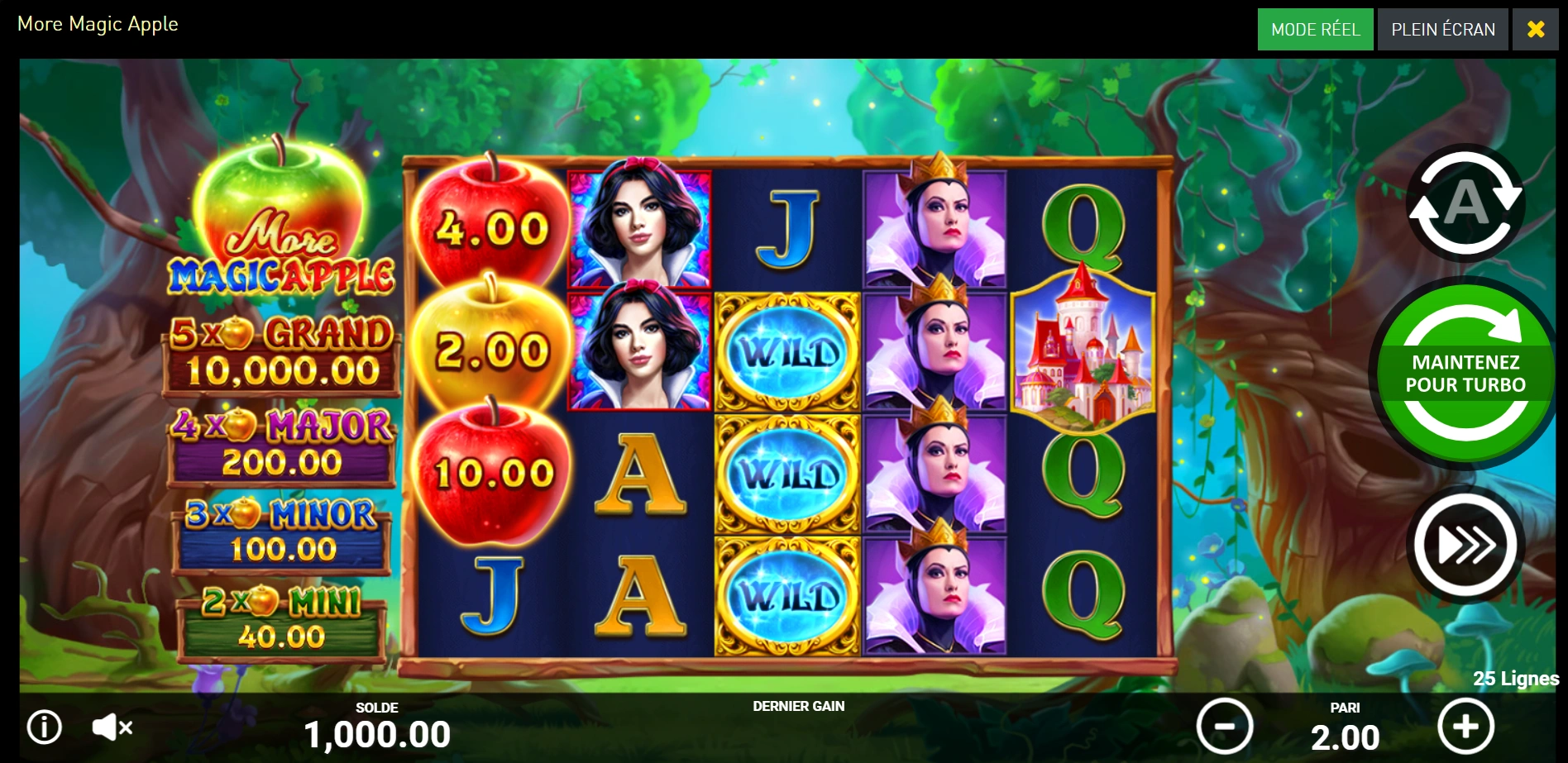The image size is (1568, 763).
Task: Enable turbo mode with the fast-forward icon
Action: 1464,546
